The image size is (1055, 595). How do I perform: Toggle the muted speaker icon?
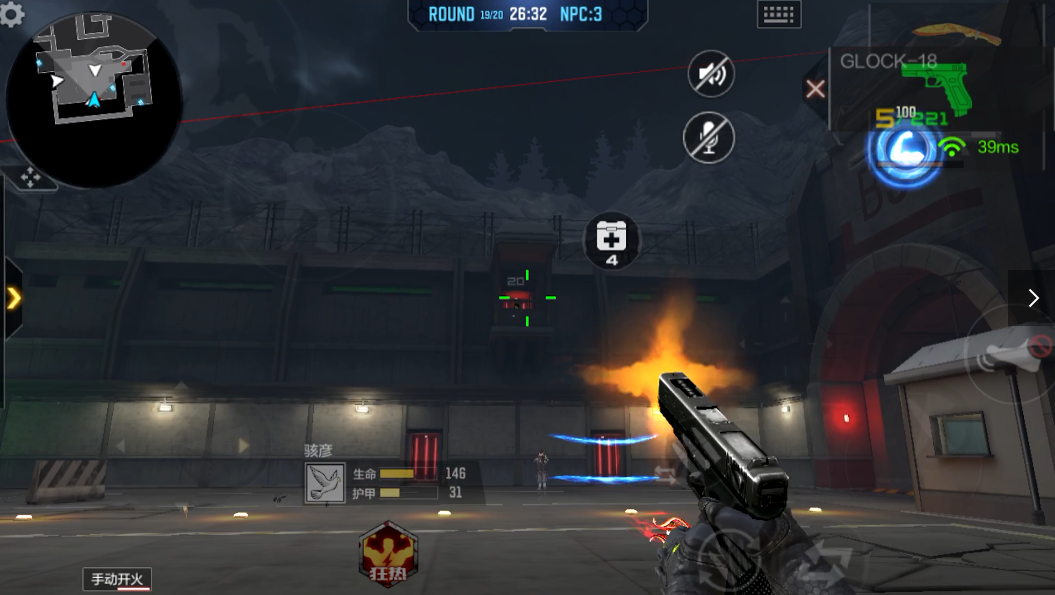point(711,74)
